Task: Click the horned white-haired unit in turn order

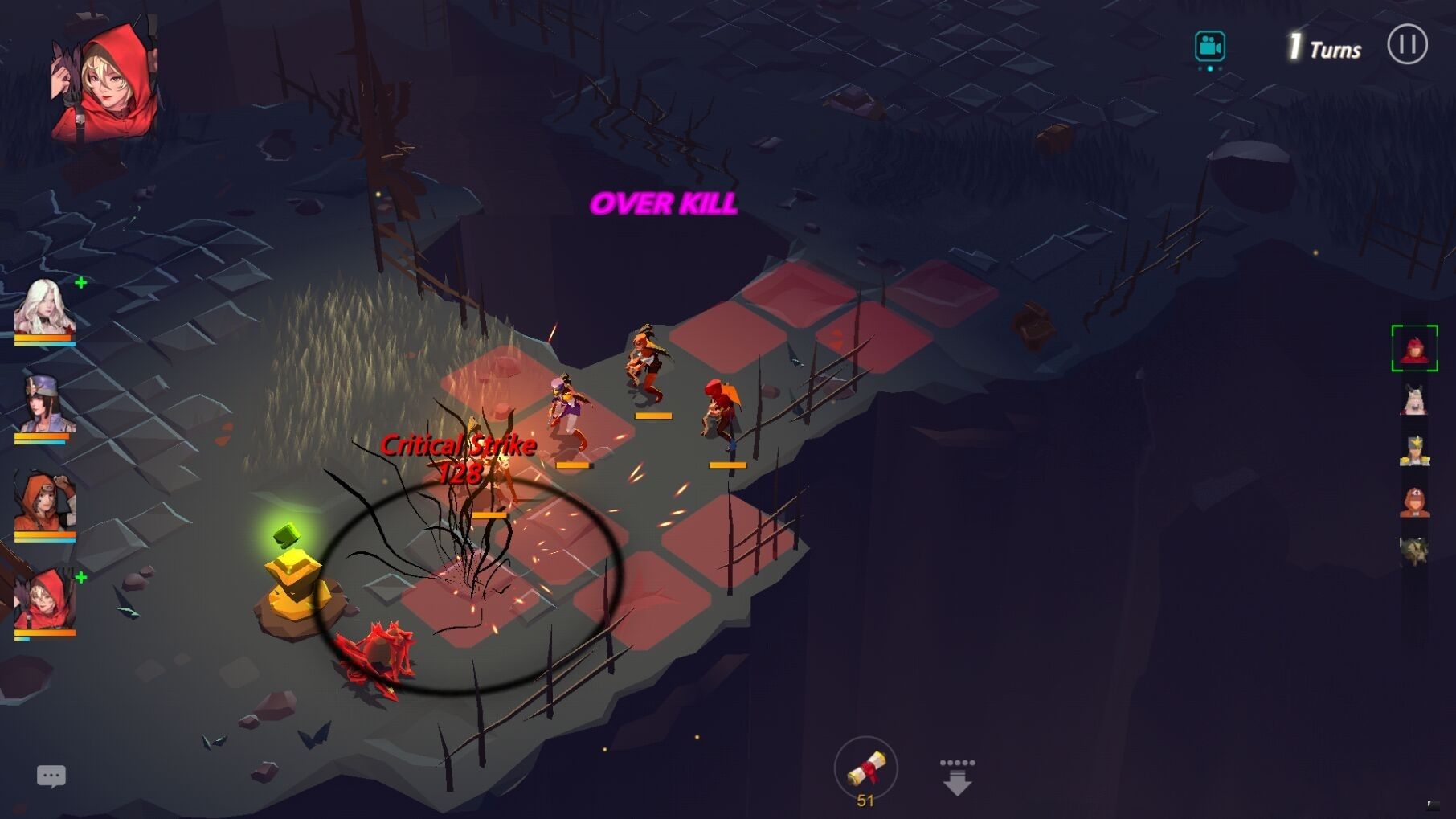Action: pyautogui.click(x=1414, y=399)
